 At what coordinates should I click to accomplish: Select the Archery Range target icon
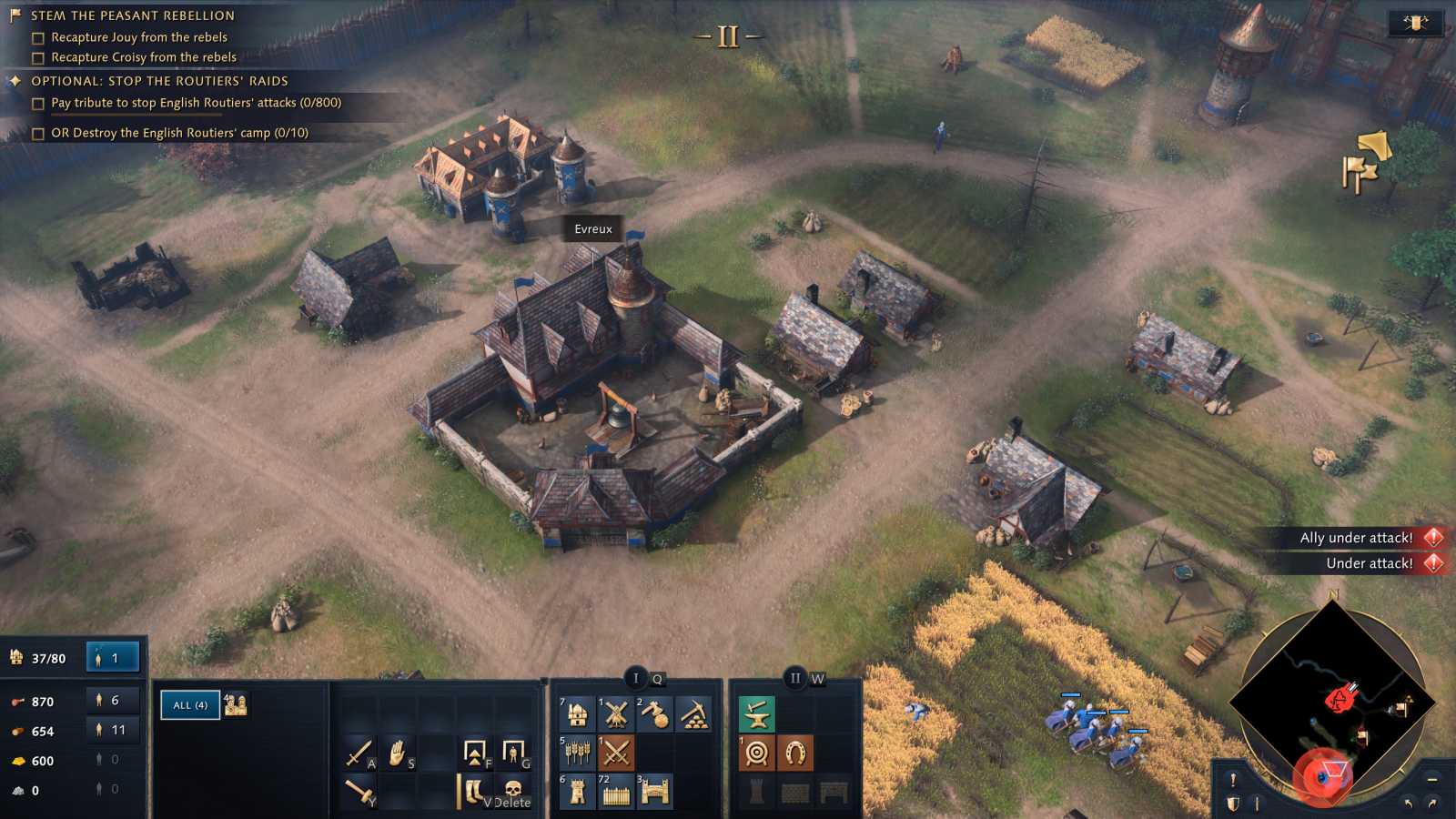757,752
